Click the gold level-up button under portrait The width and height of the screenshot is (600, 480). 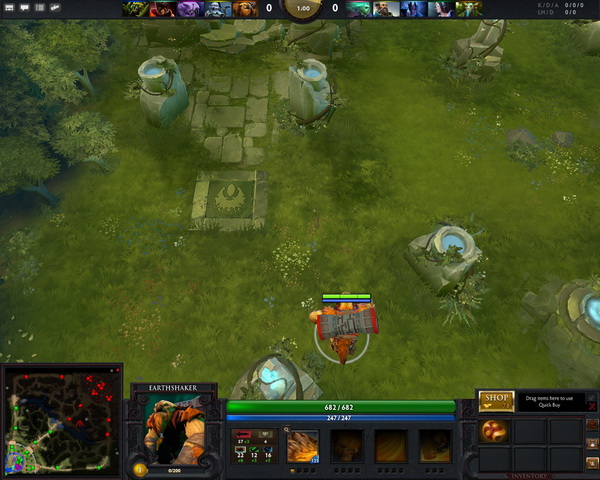140,468
